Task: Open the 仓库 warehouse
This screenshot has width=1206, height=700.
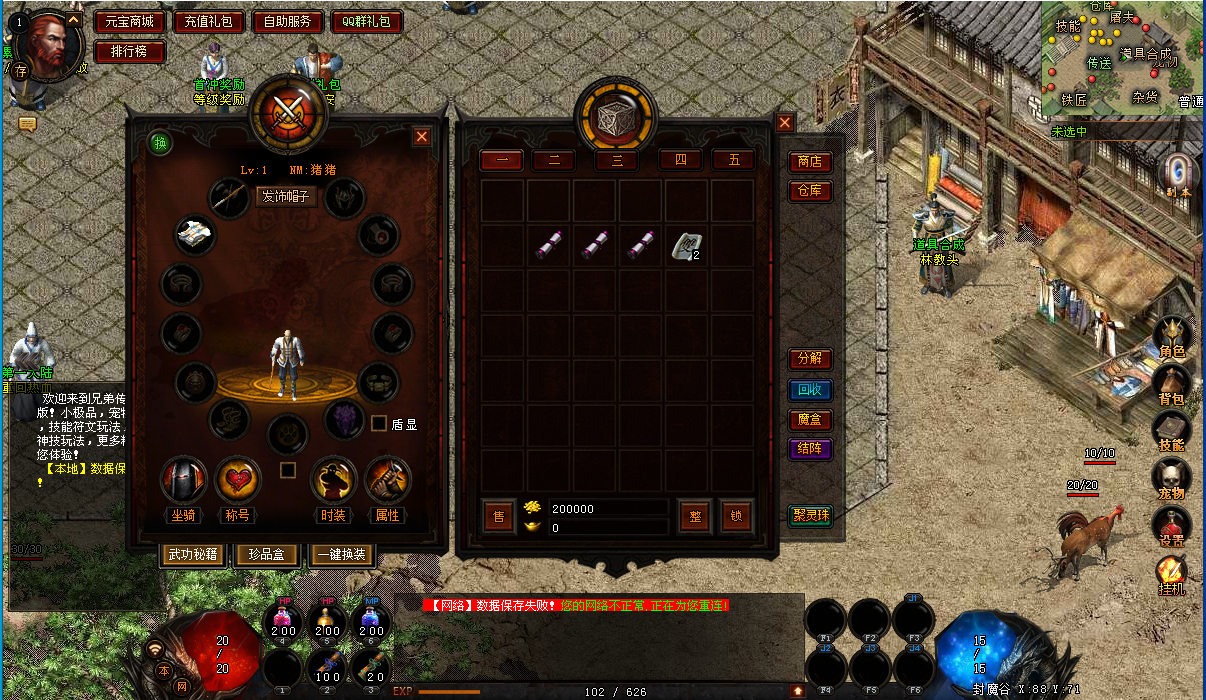Action: (809, 191)
